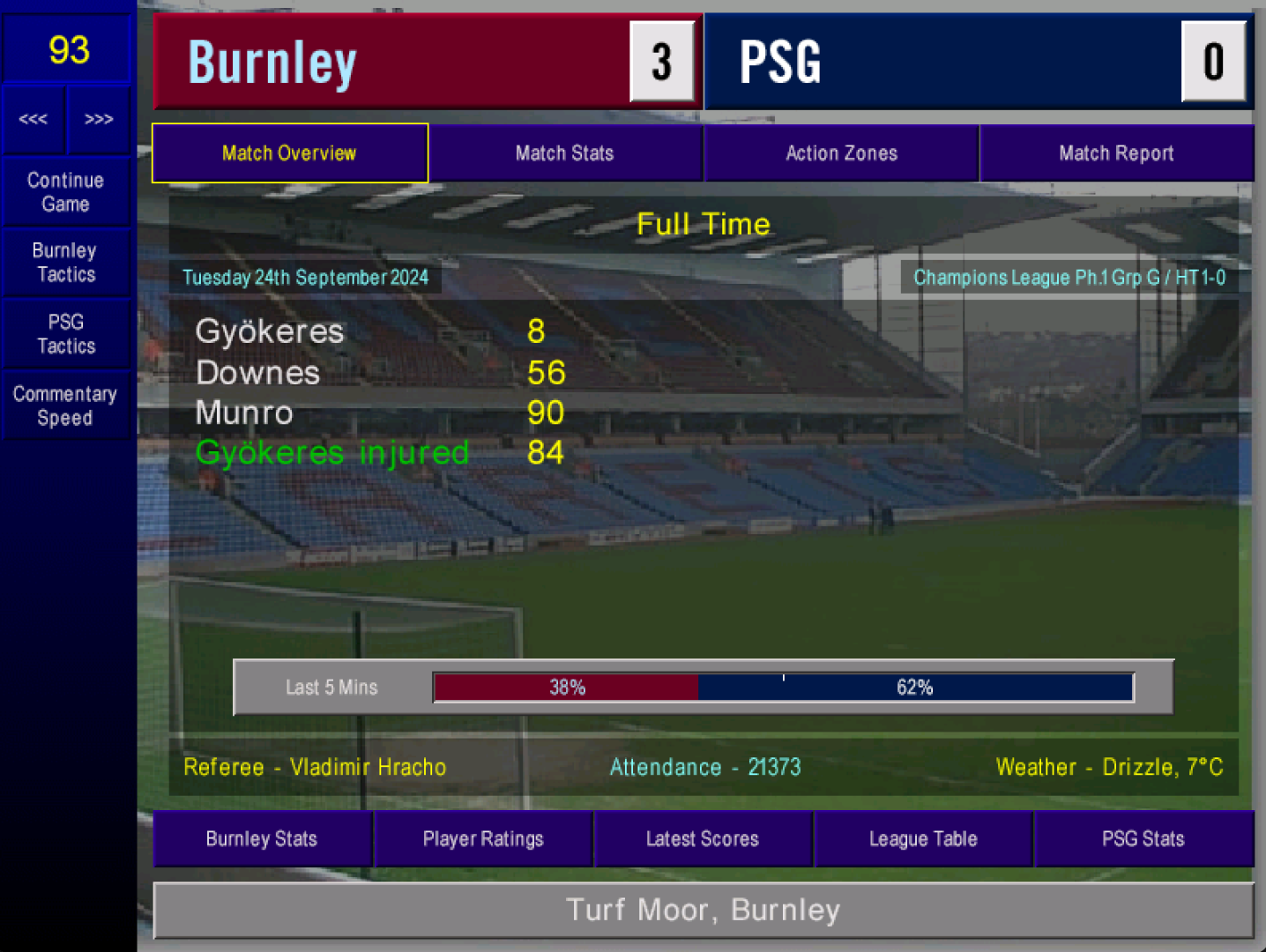This screenshot has height=952, width=1266.
Task: Switch to the Match Stats tab
Action: coord(564,153)
